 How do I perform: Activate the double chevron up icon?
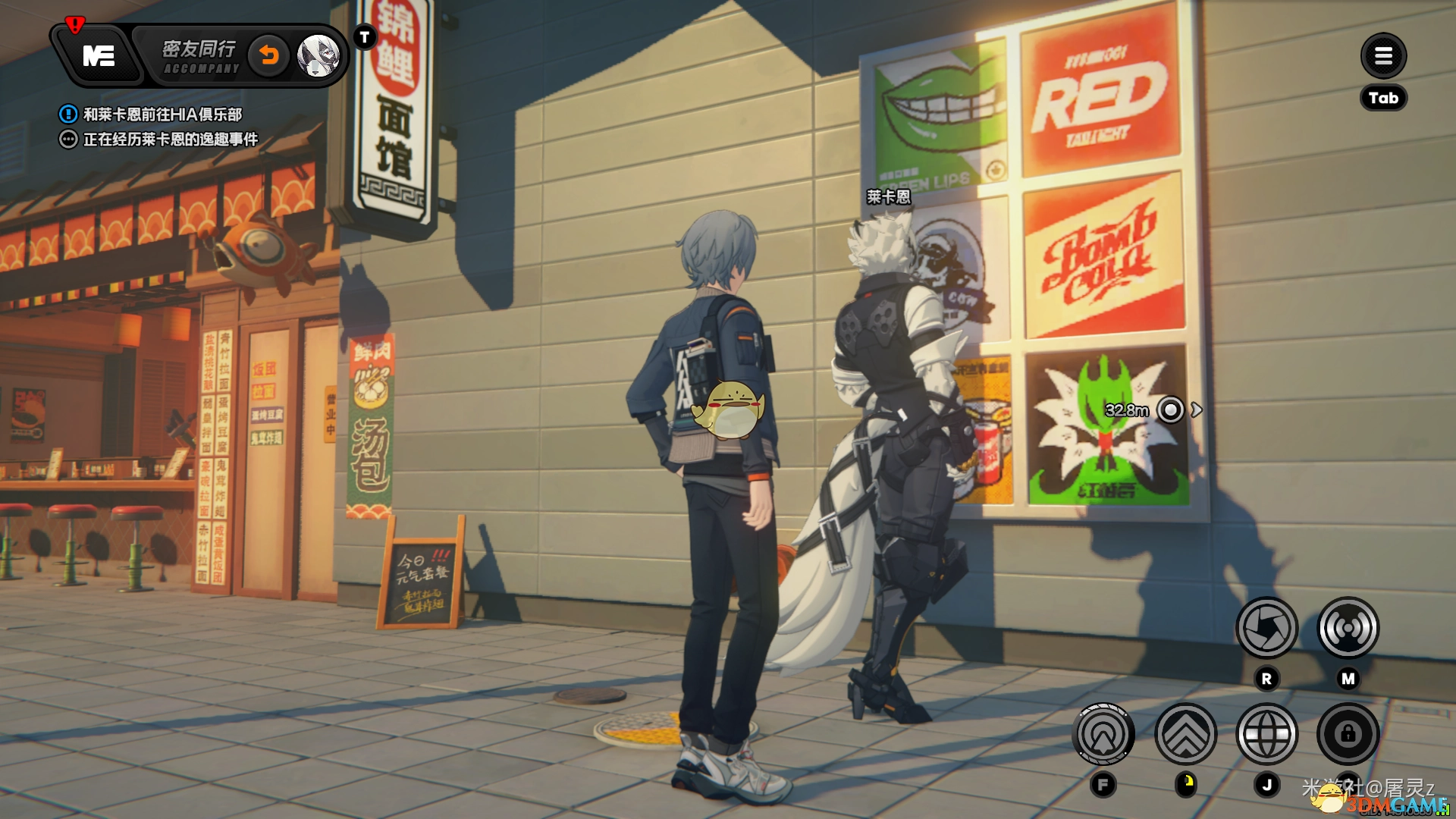click(1185, 734)
